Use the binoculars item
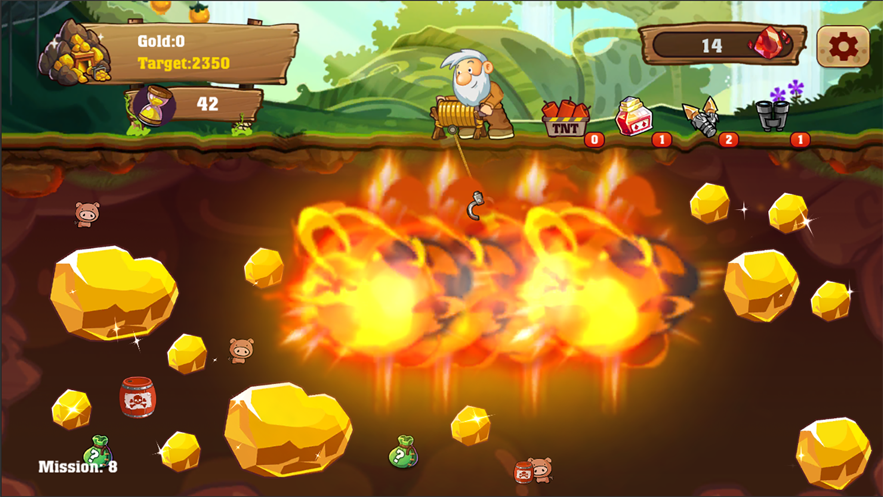 (x=773, y=115)
